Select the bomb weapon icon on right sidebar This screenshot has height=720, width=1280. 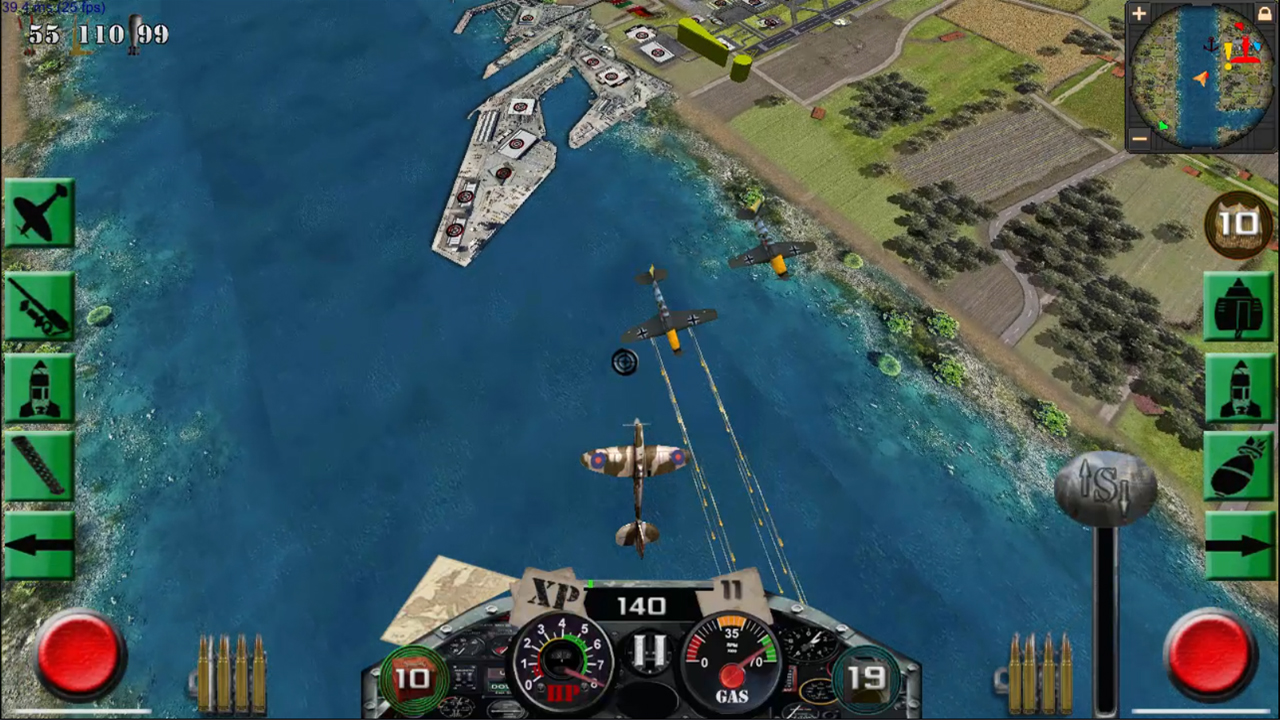point(1240,465)
